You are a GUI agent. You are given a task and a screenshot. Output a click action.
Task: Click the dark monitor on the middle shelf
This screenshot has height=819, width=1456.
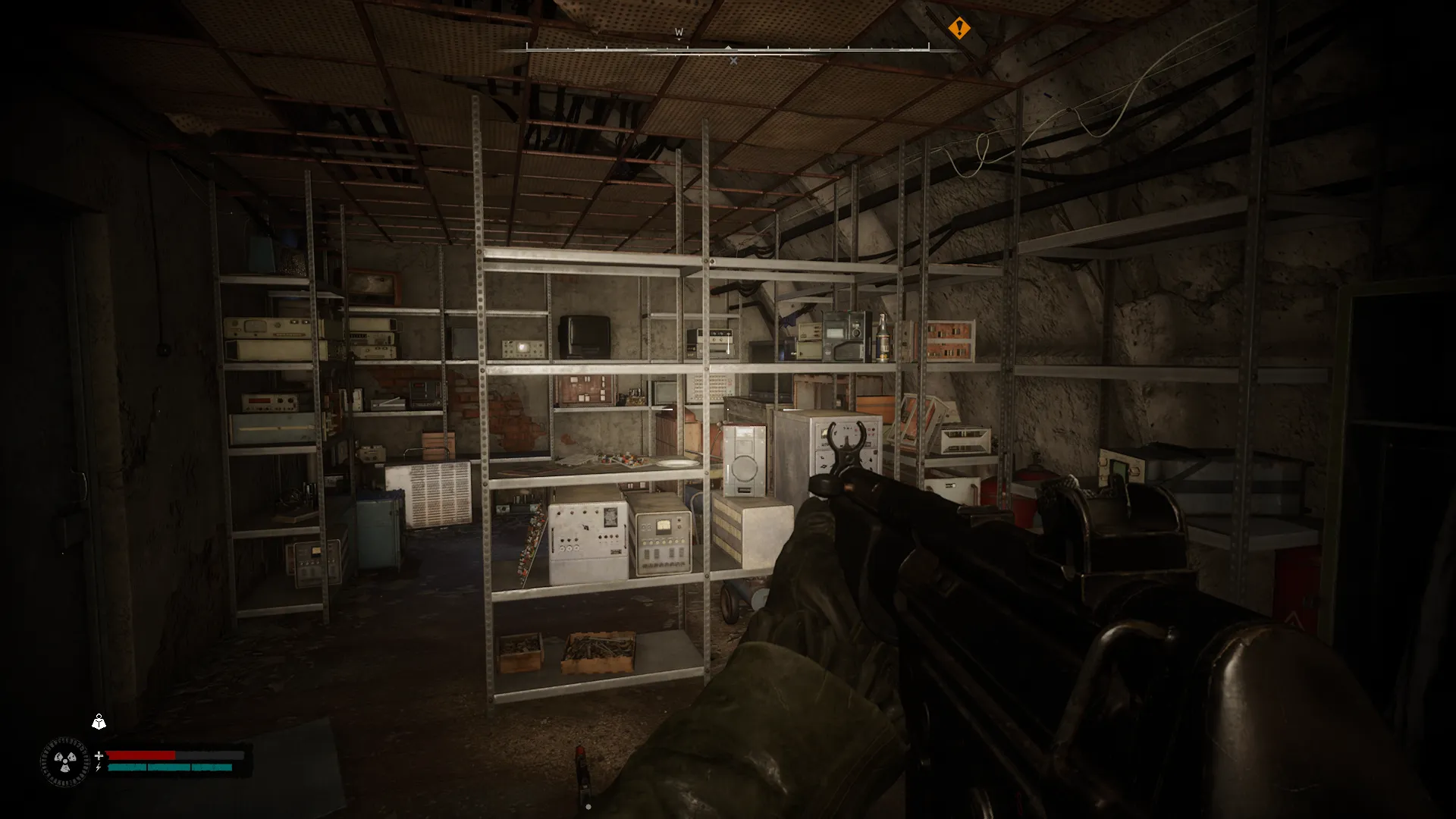[x=583, y=334]
